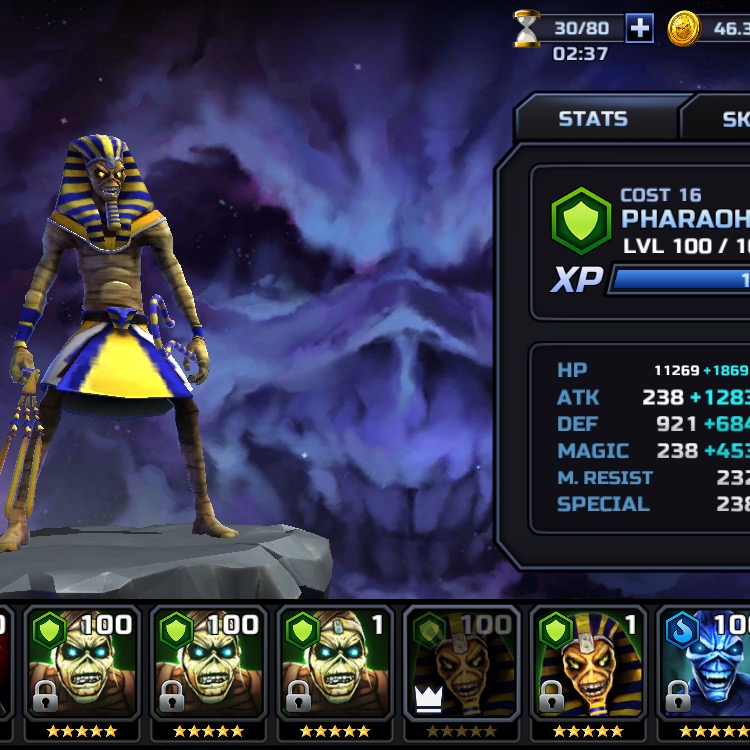Select the crowned Pharaoh Eddie level 100 portrait
The height and width of the screenshot is (750, 750).
(x=462, y=665)
